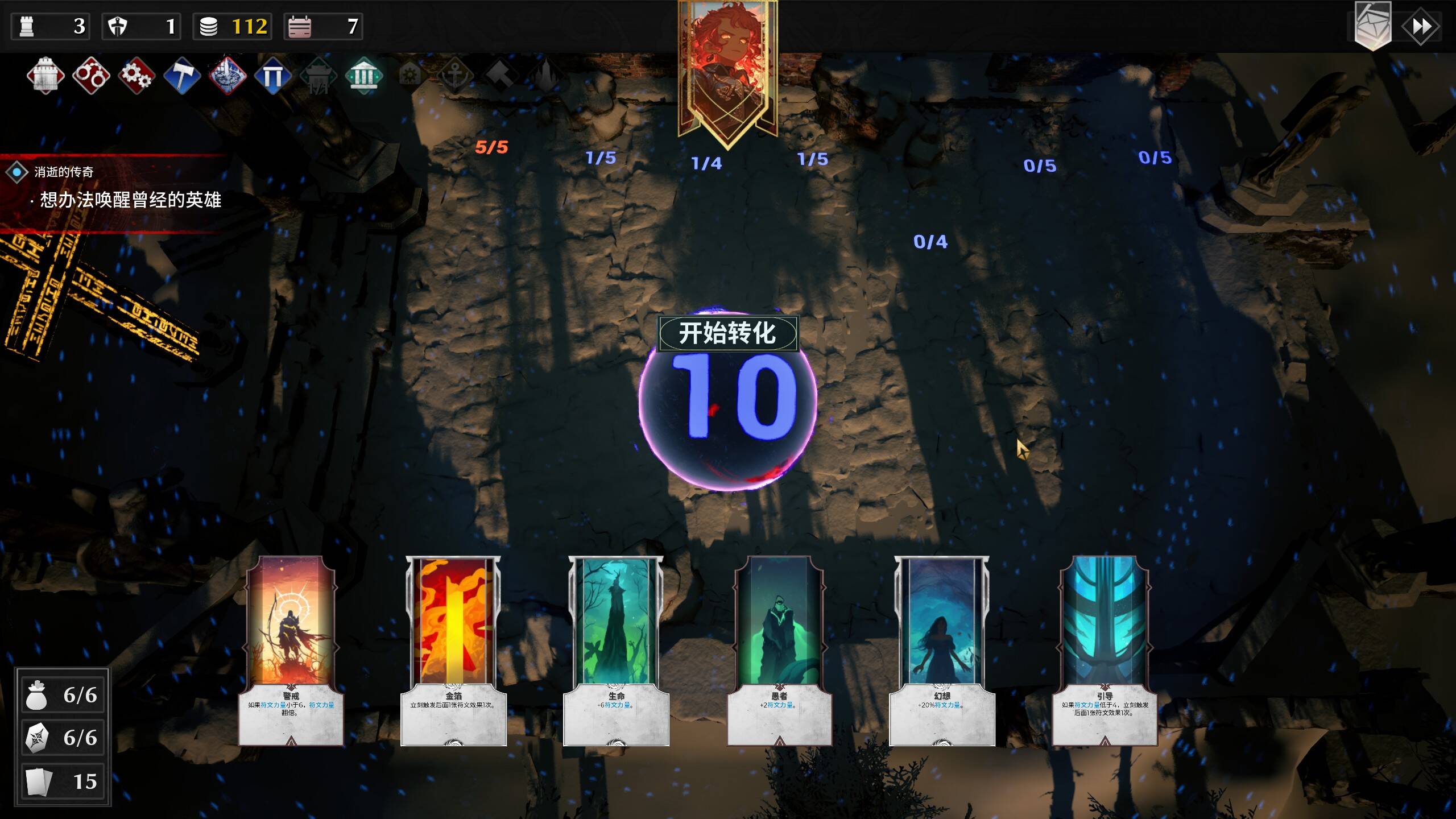Select the 愚者 hooded figure card

point(779,650)
